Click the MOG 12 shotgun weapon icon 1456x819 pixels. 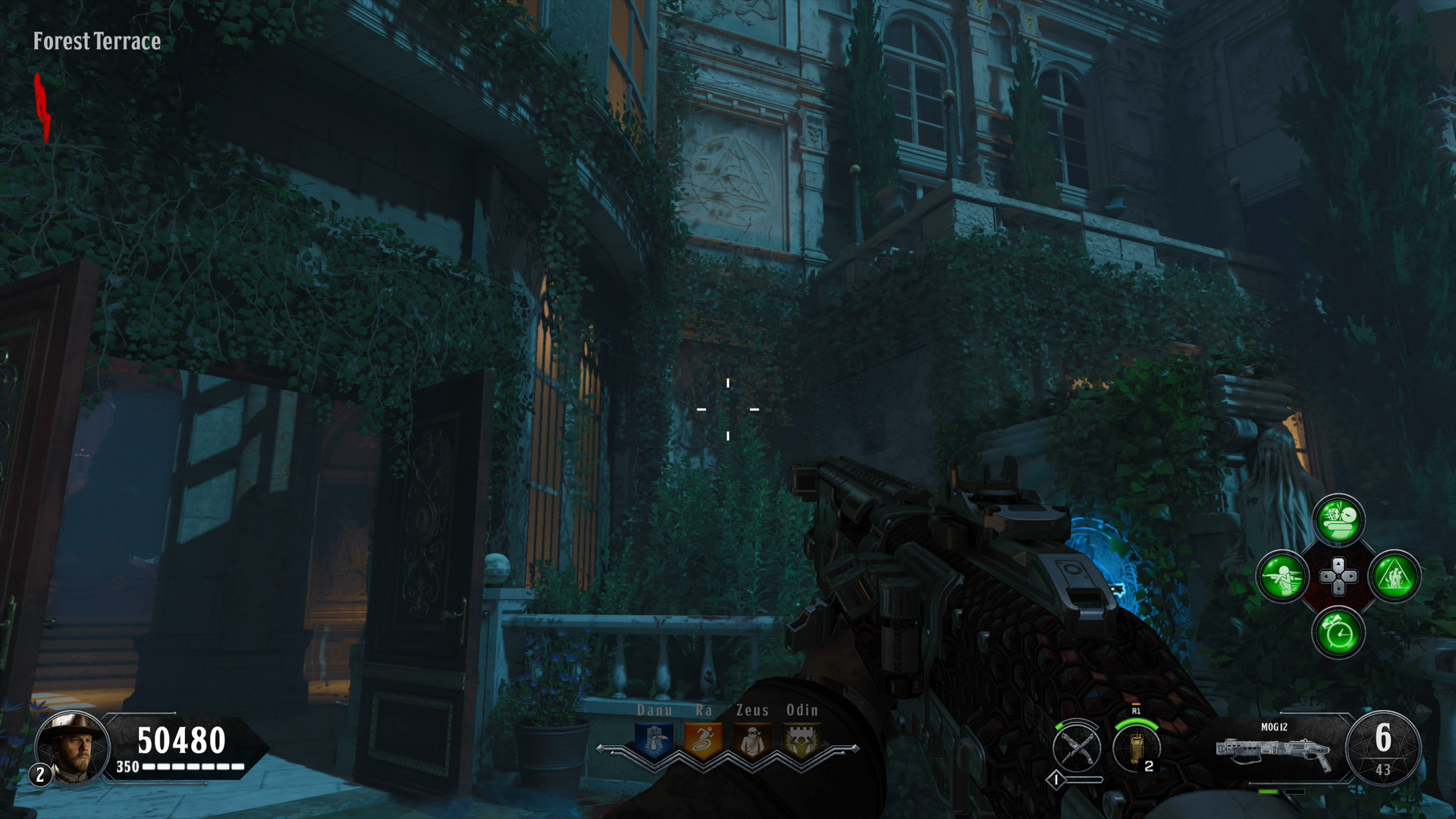[x=1274, y=751]
